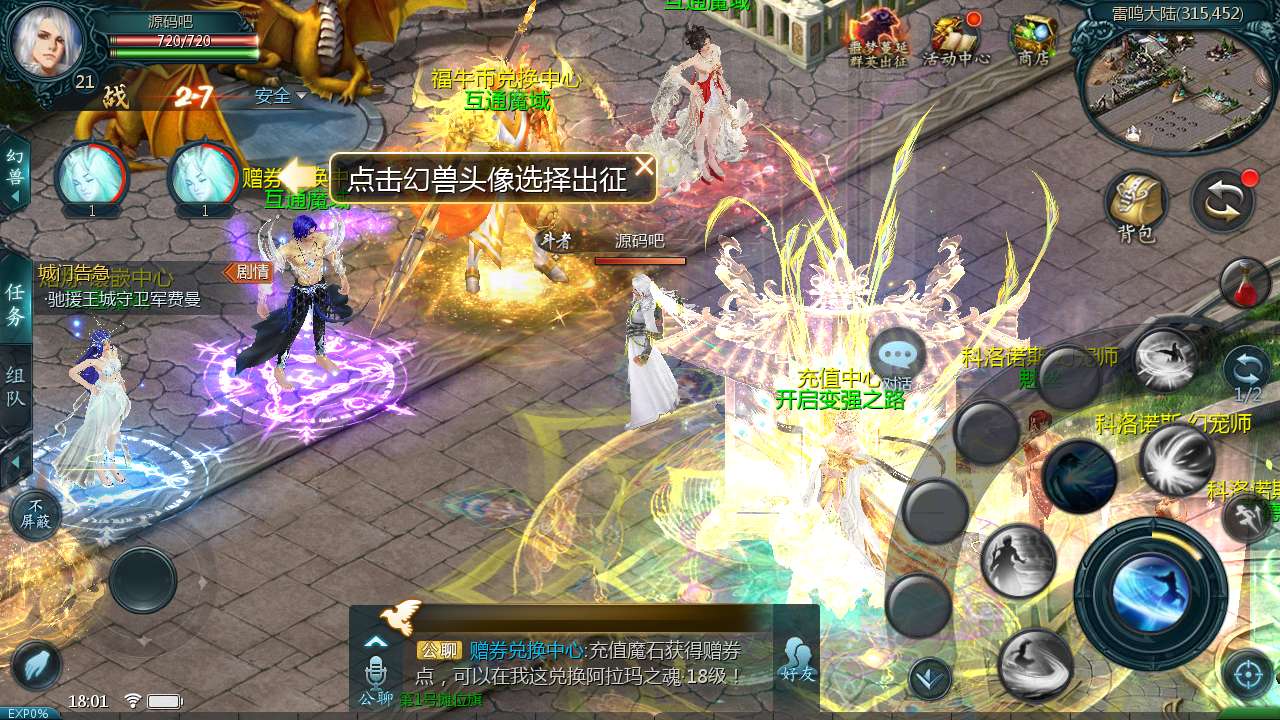Switch skill pages with the 1/2 arrow
The height and width of the screenshot is (720, 1280).
[1246, 370]
